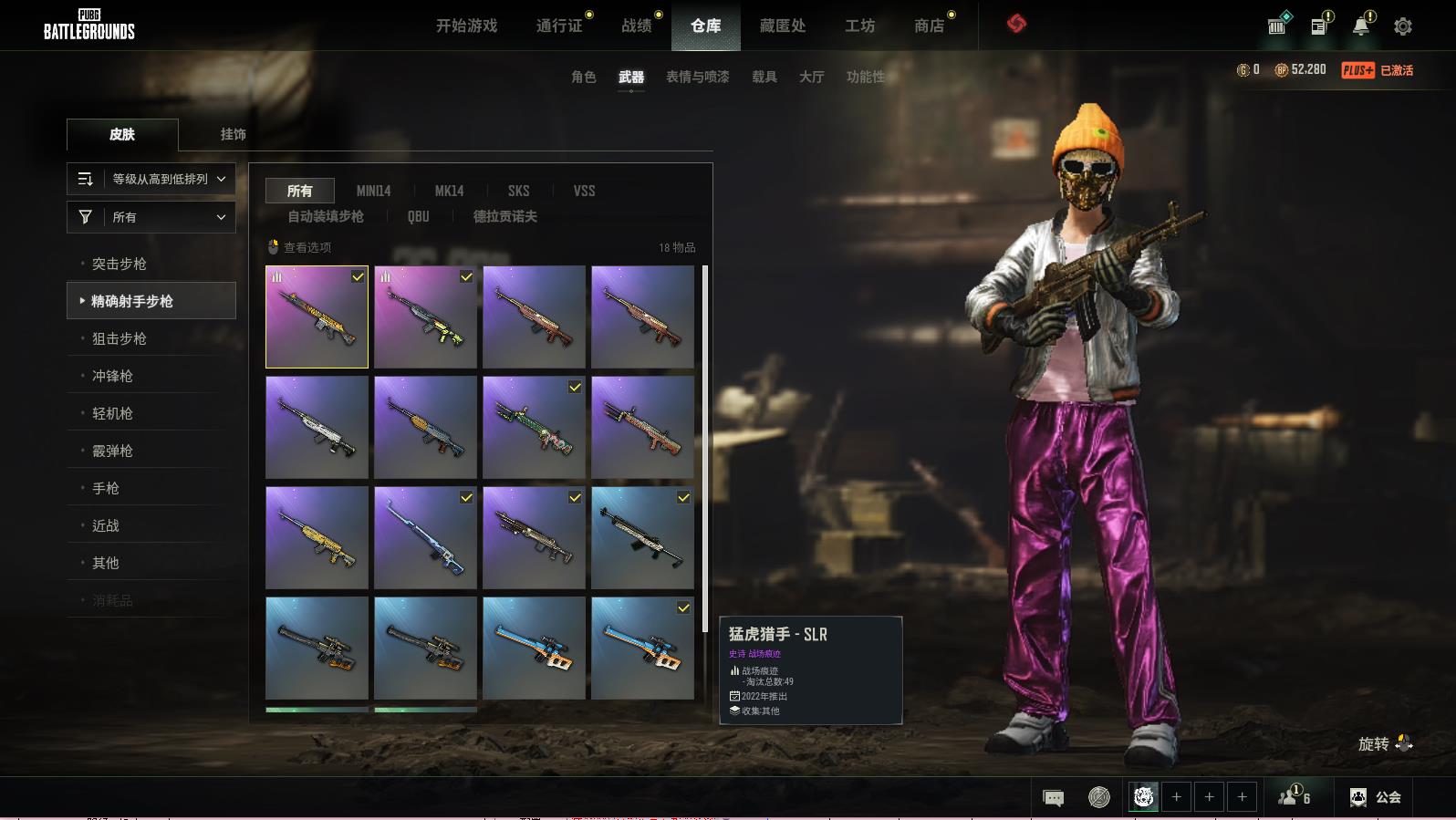The width and height of the screenshot is (1456, 820).
Task: Select the 狙击步枪 weapon category
Action: (x=120, y=338)
